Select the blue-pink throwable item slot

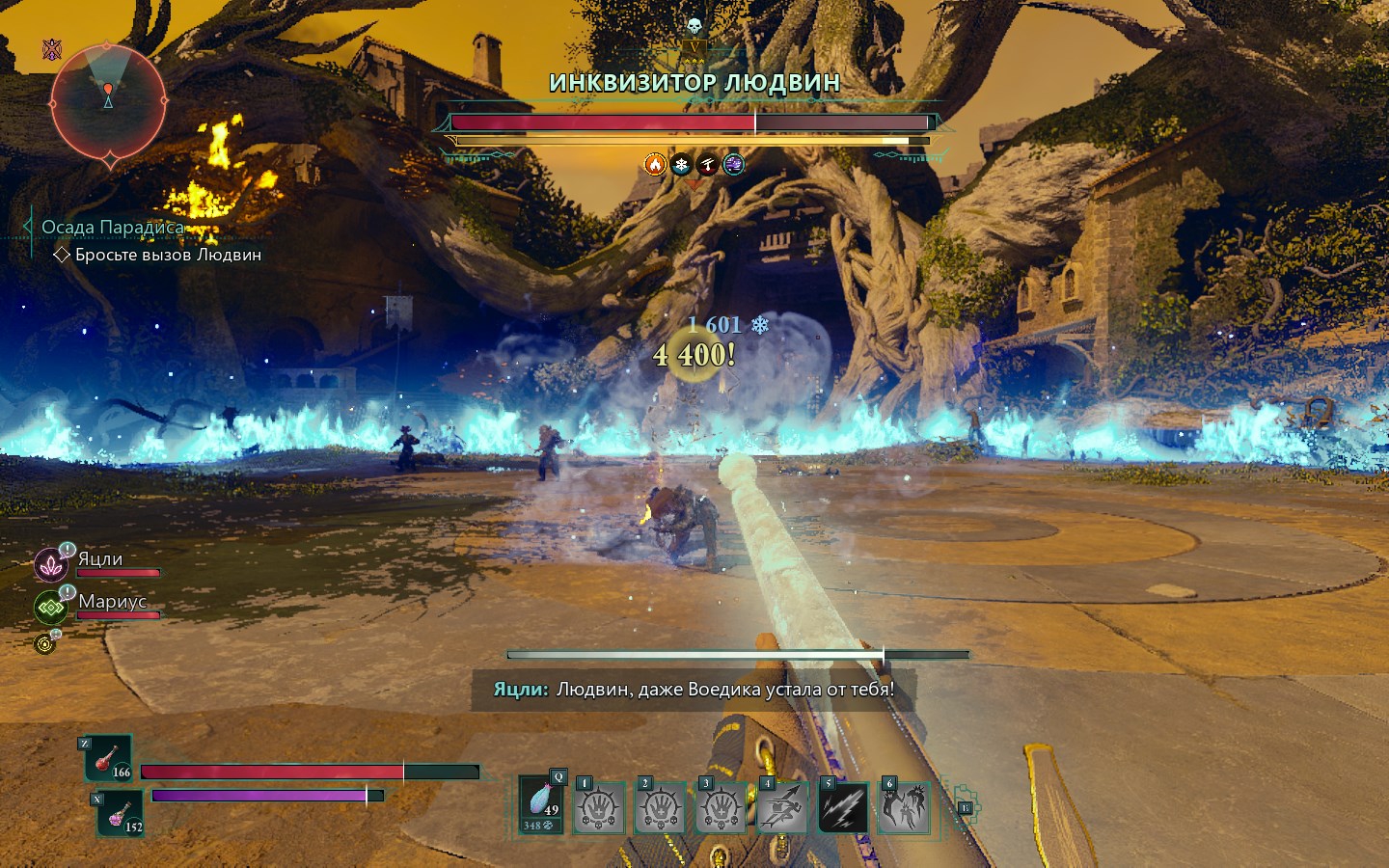pyautogui.click(x=541, y=805)
